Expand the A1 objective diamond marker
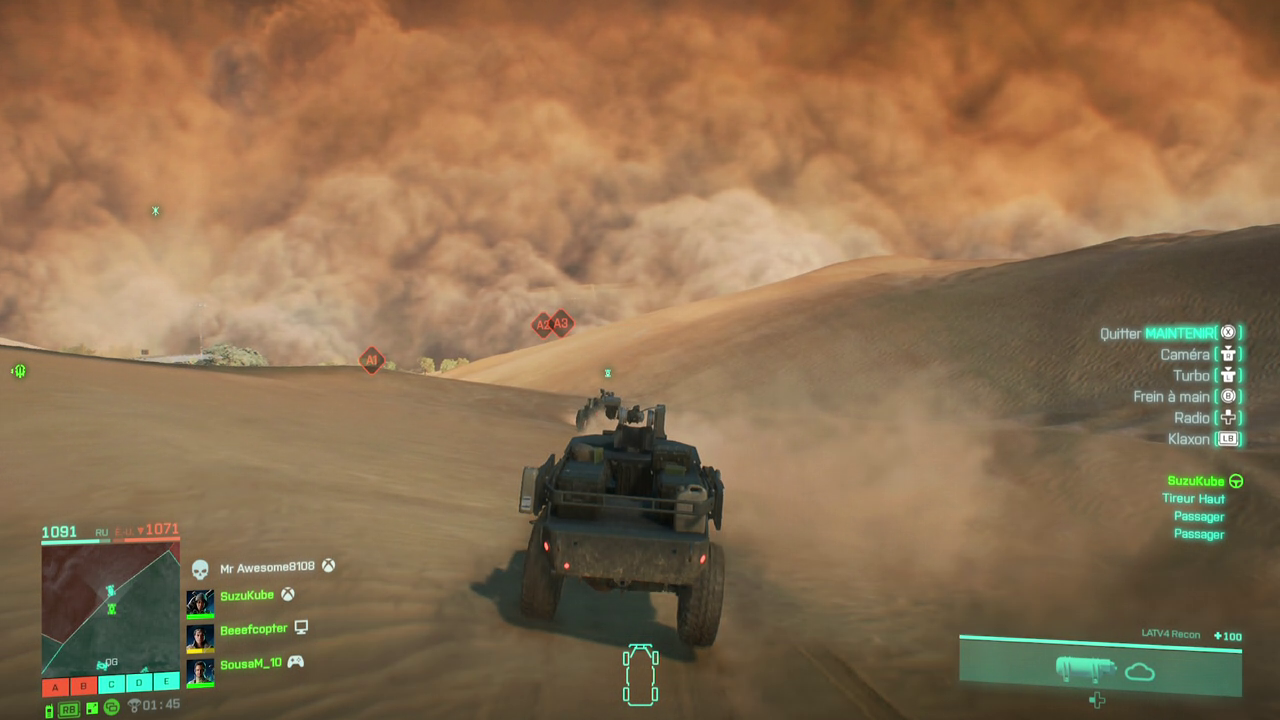 coord(371,361)
